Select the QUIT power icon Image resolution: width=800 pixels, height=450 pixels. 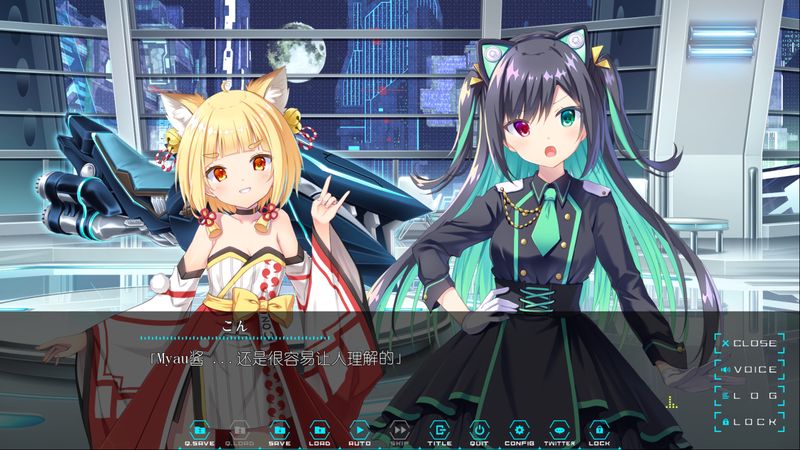480,430
